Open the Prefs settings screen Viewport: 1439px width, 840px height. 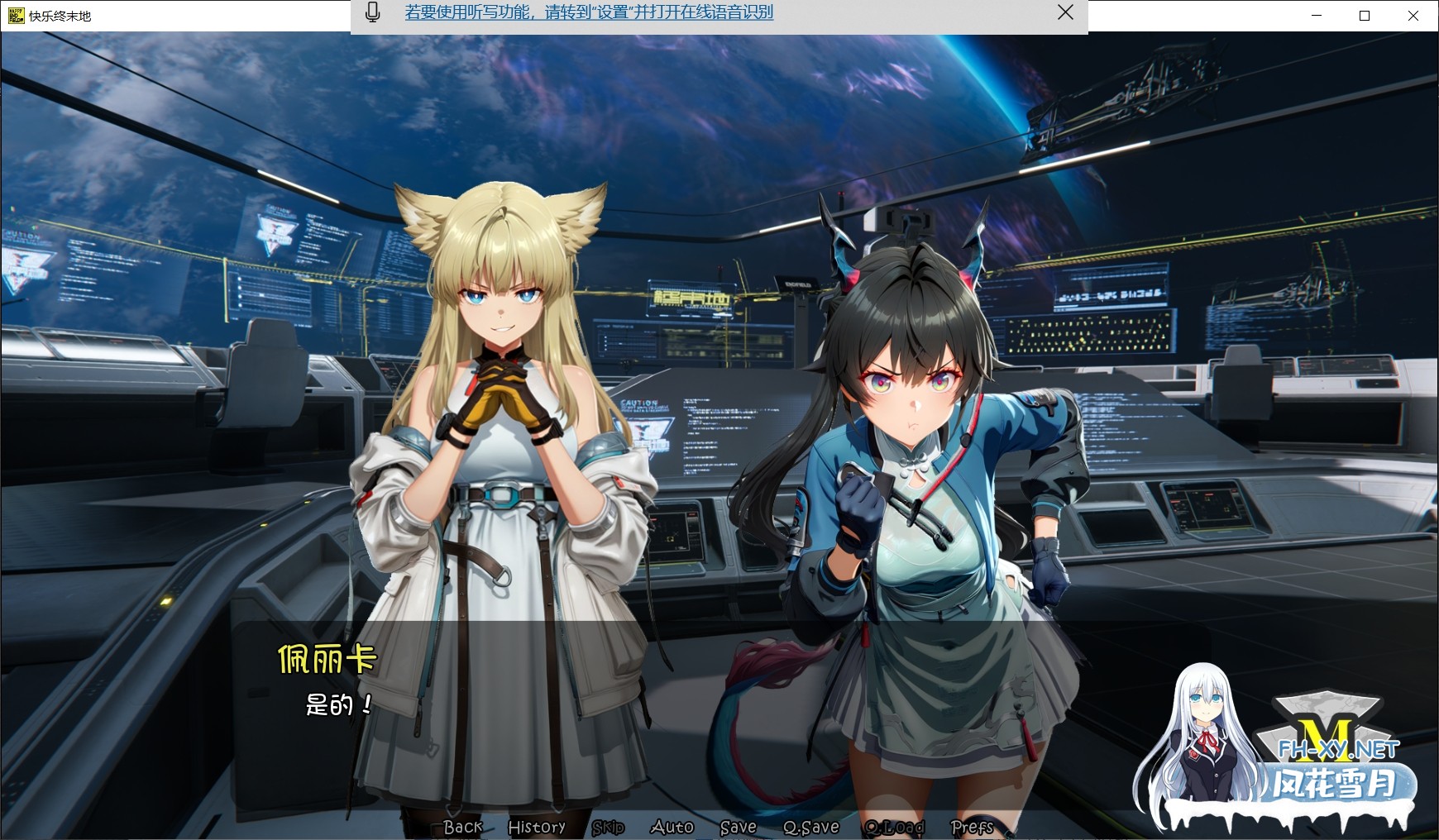pos(971,827)
